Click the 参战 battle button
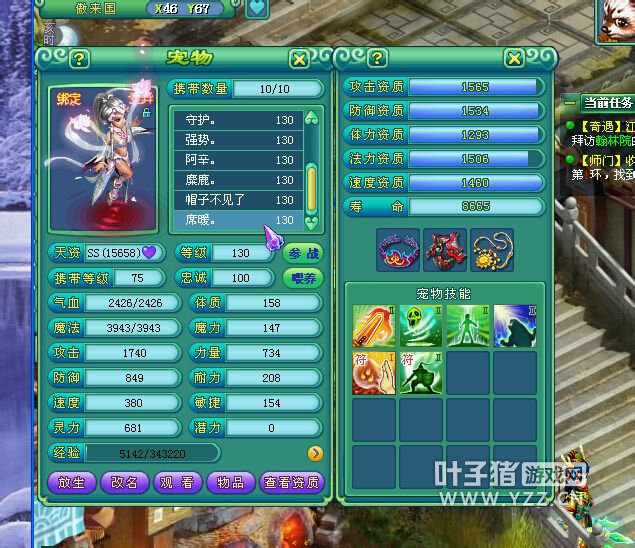 click(302, 252)
